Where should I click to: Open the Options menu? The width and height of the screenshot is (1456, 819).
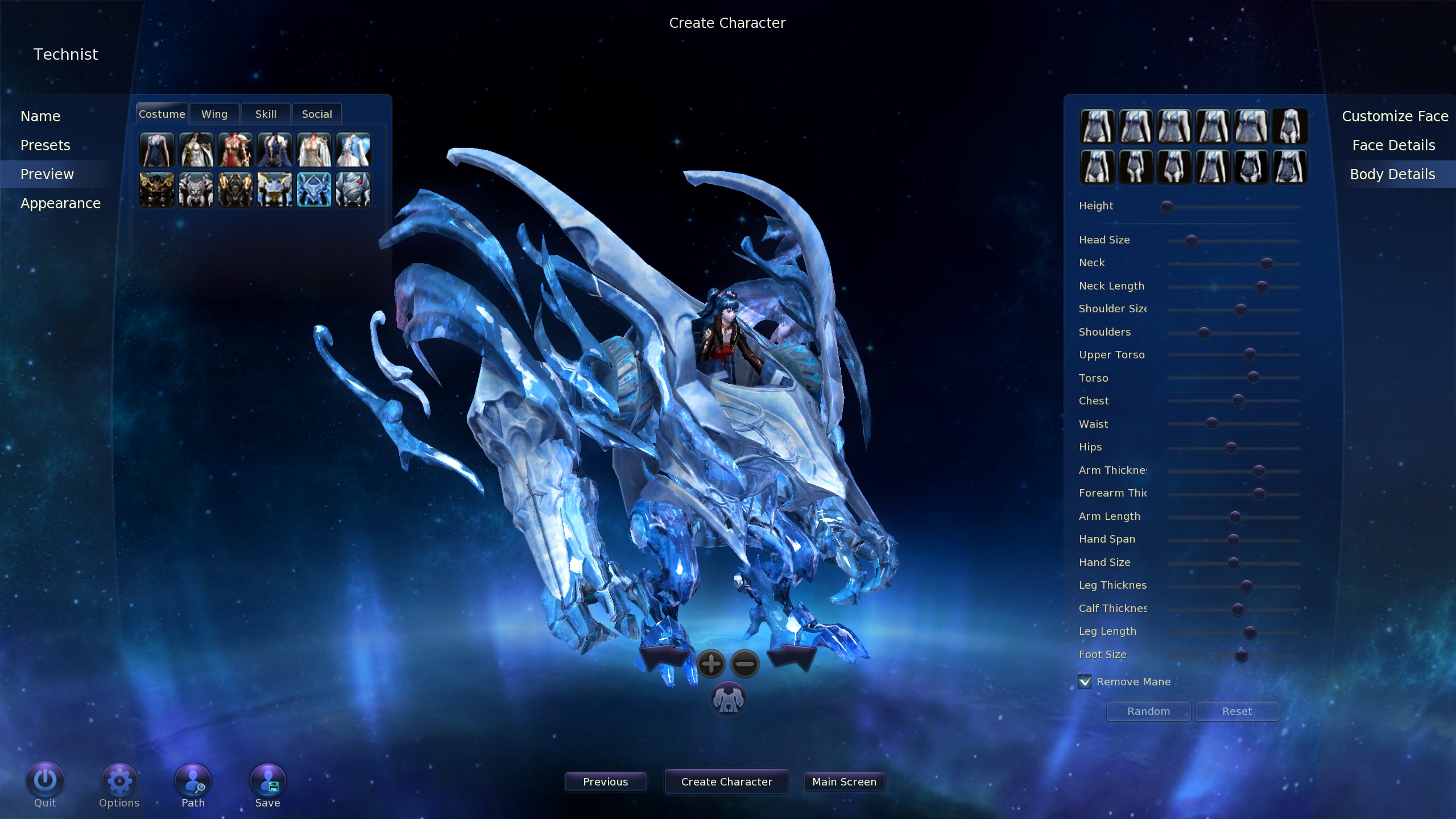119,783
